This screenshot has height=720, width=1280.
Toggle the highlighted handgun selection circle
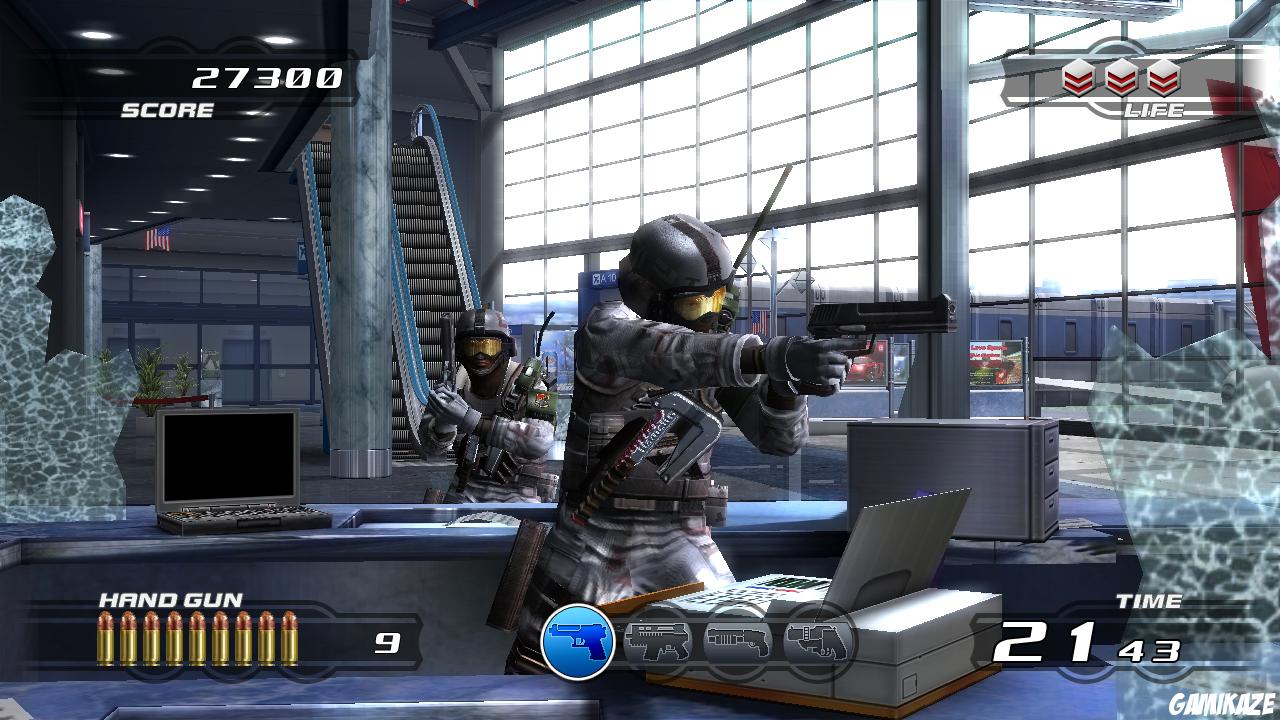point(578,637)
